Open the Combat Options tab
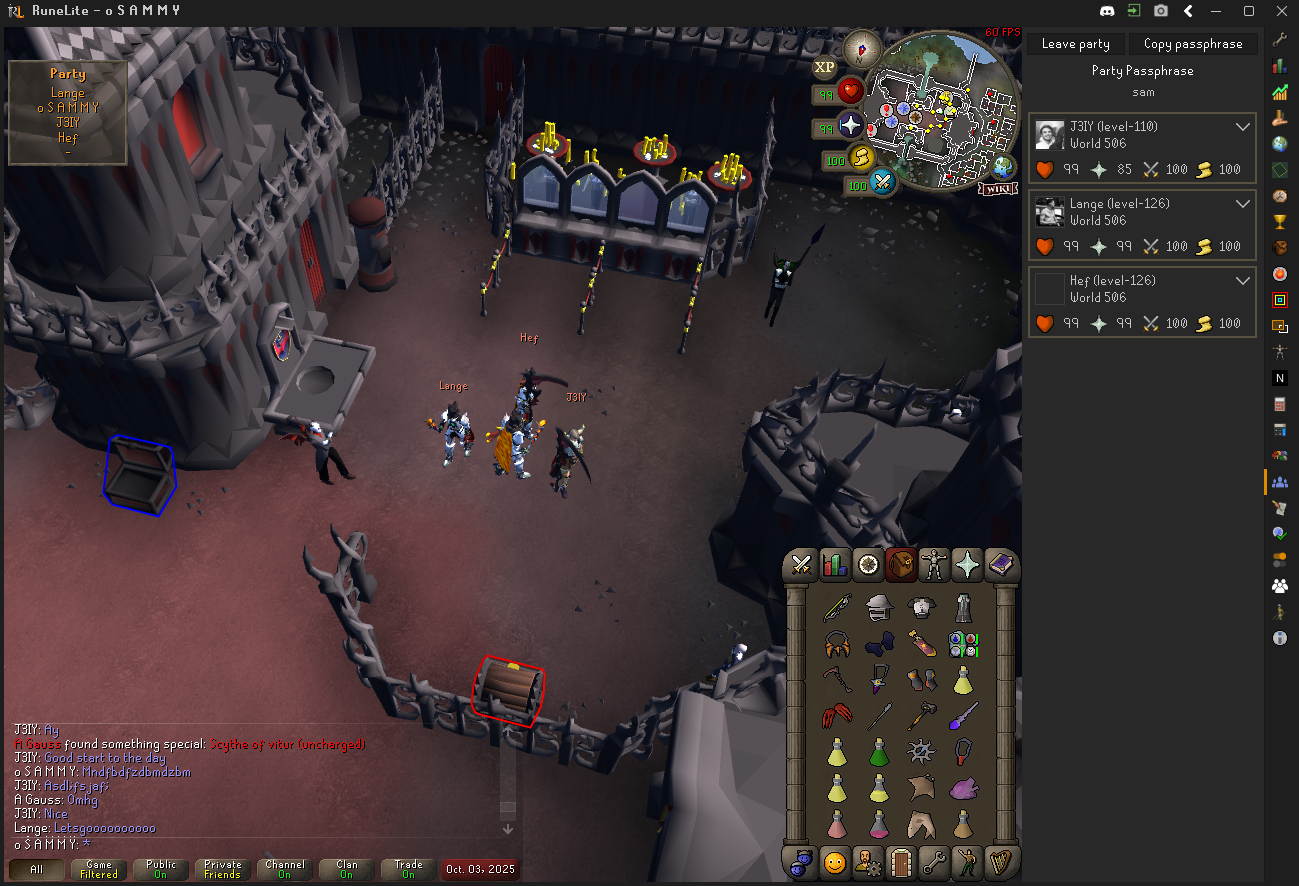The image size is (1299, 886). (x=801, y=566)
